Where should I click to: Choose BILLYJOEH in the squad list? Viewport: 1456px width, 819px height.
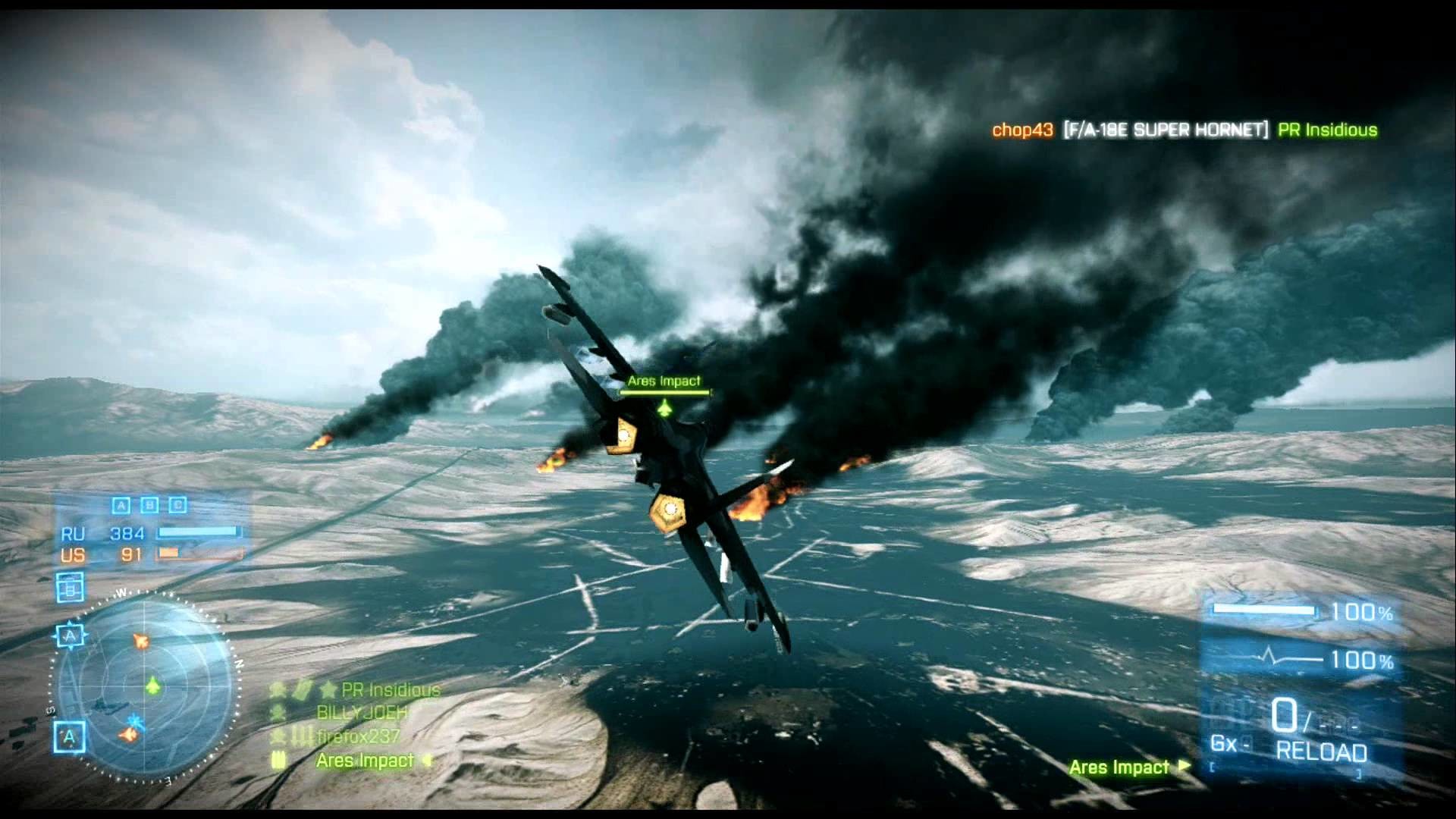362,713
